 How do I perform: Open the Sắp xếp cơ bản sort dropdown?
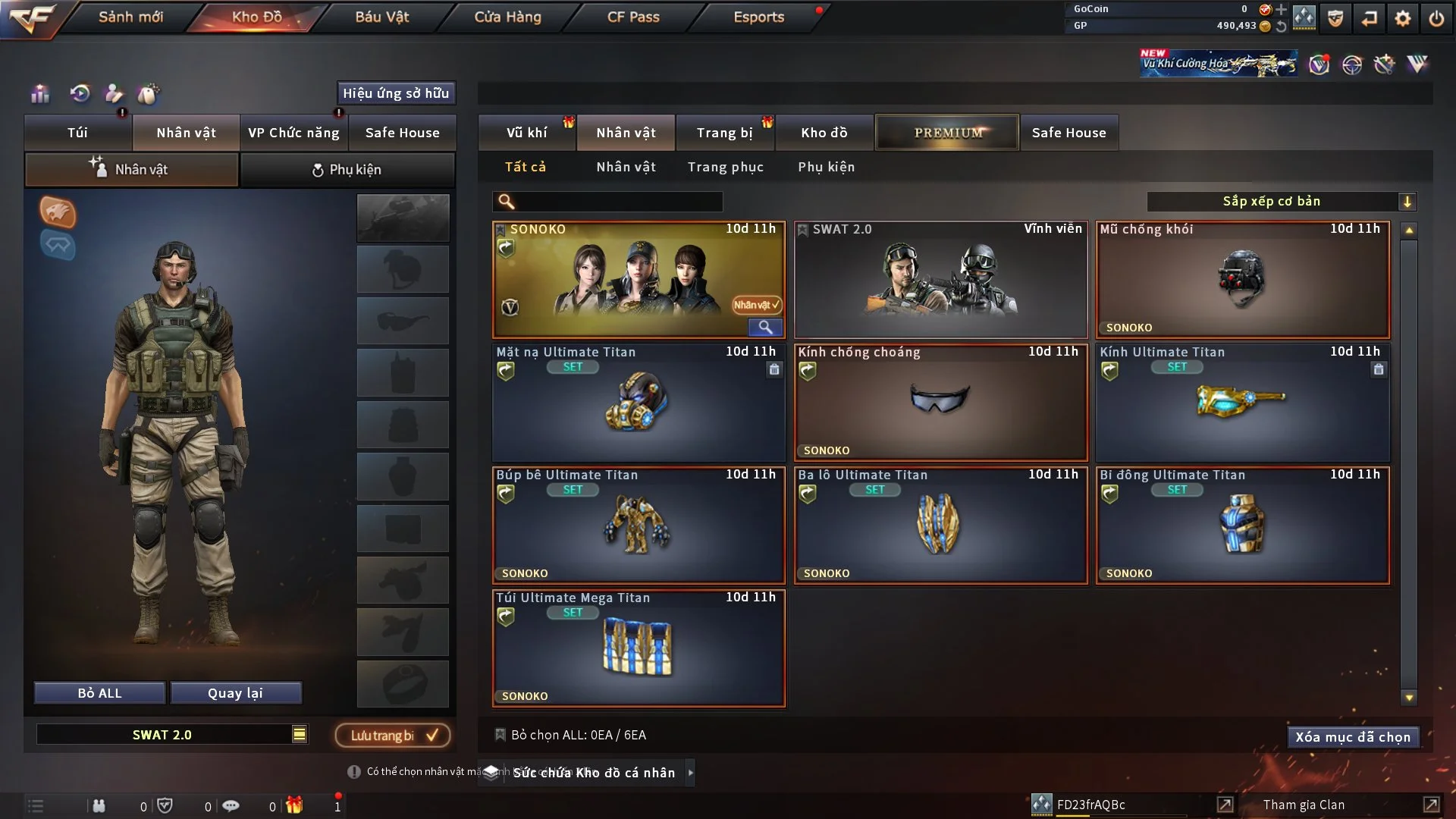click(x=1281, y=202)
